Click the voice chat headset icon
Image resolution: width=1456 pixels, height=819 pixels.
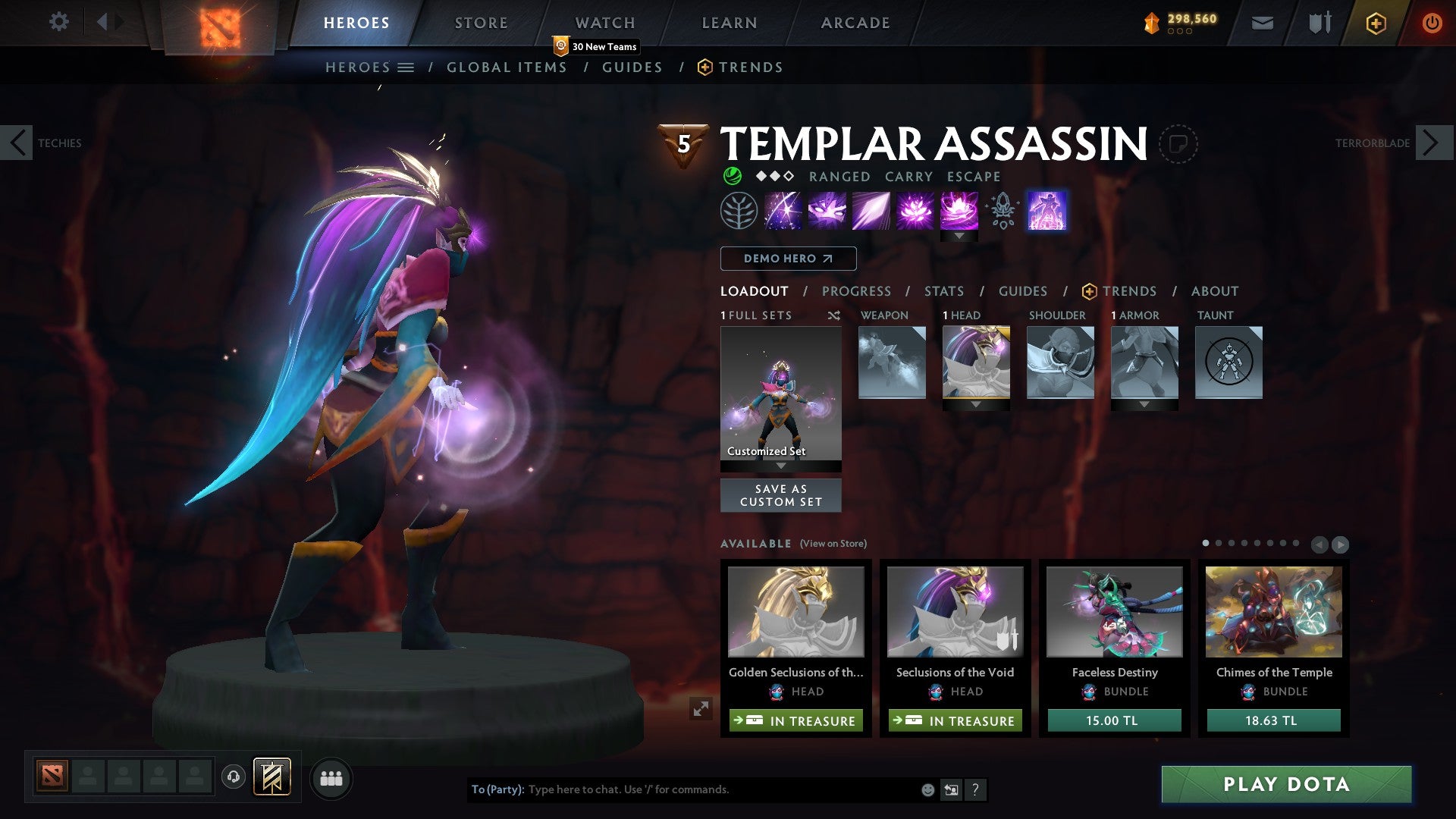click(x=232, y=778)
